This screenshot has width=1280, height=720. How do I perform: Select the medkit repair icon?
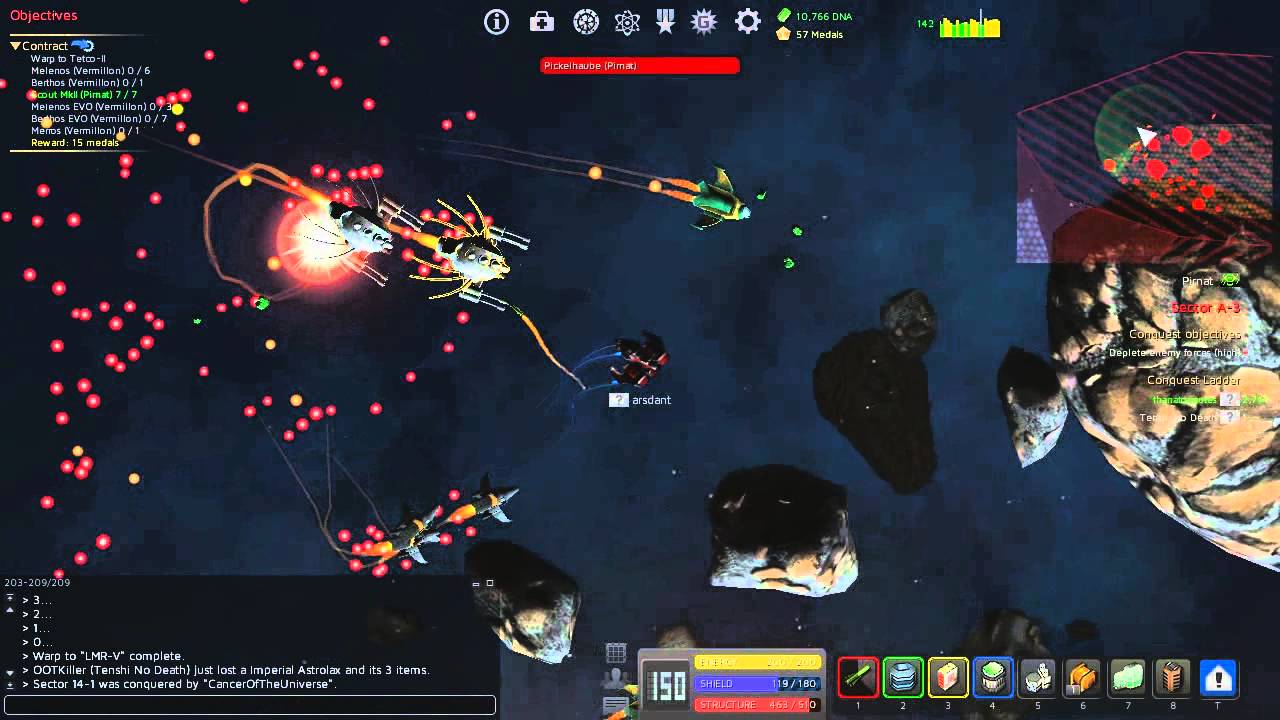(541, 21)
